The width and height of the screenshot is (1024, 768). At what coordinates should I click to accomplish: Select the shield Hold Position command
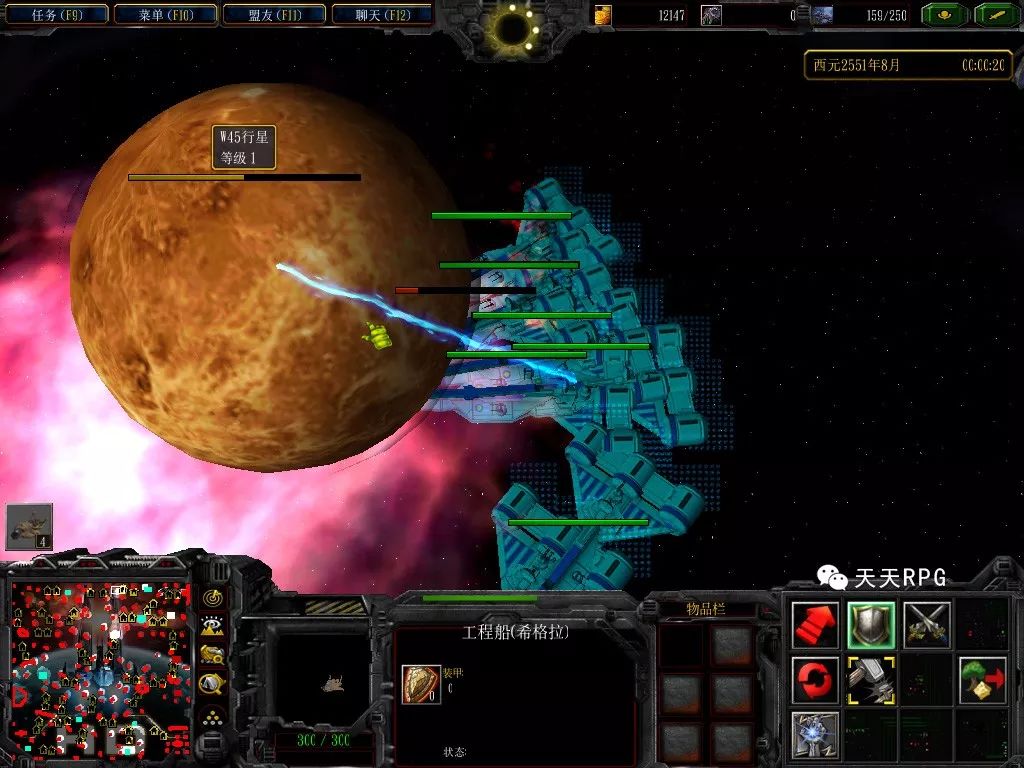click(870, 625)
